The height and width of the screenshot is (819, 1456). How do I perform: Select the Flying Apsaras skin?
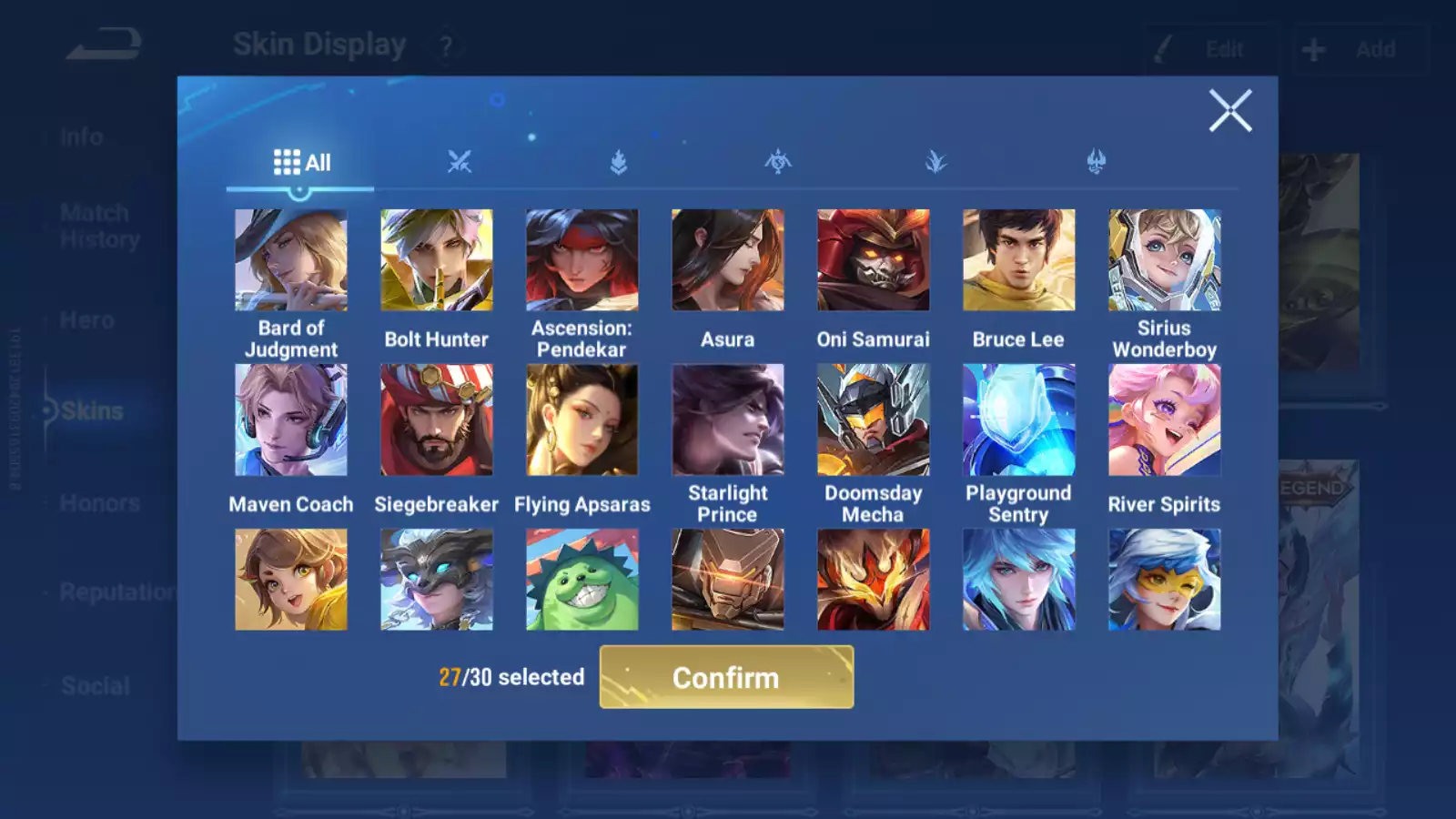pyautogui.click(x=582, y=420)
